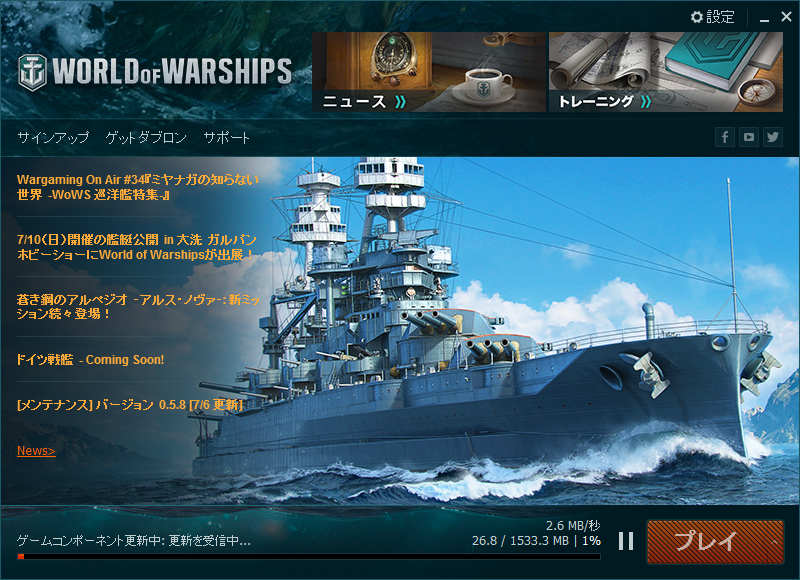Read the Wargaming On Air #34 article
The width and height of the screenshot is (800, 580).
(137, 187)
